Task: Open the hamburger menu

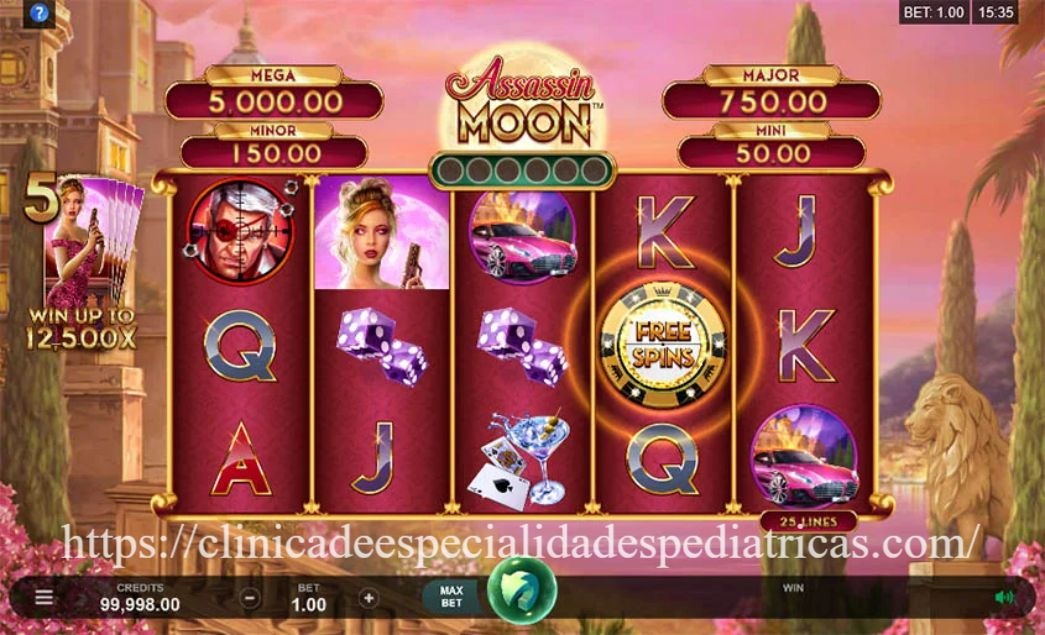Action: pyautogui.click(x=44, y=597)
